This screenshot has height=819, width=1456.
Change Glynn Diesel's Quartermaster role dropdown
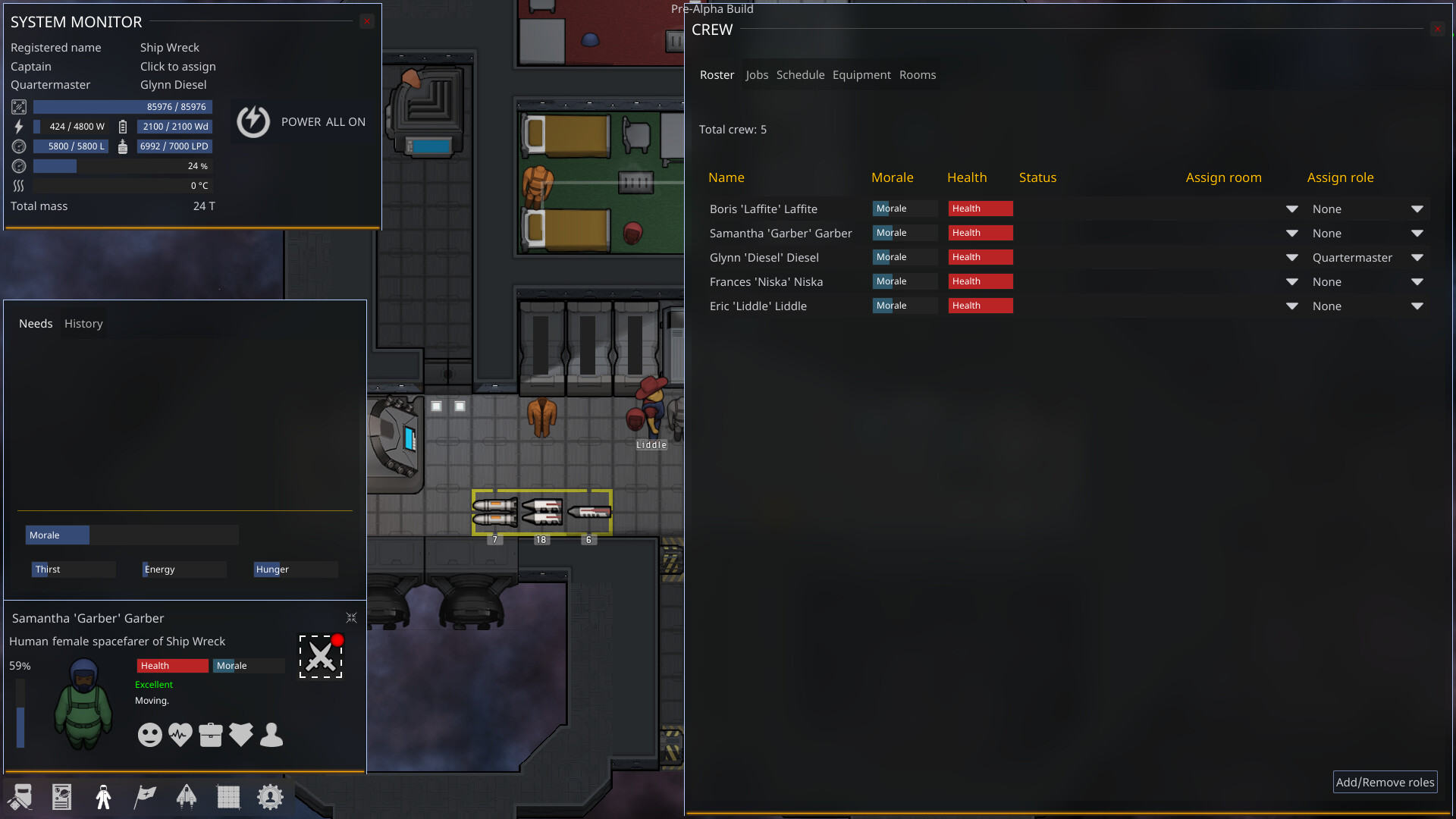(x=1417, y=258)
